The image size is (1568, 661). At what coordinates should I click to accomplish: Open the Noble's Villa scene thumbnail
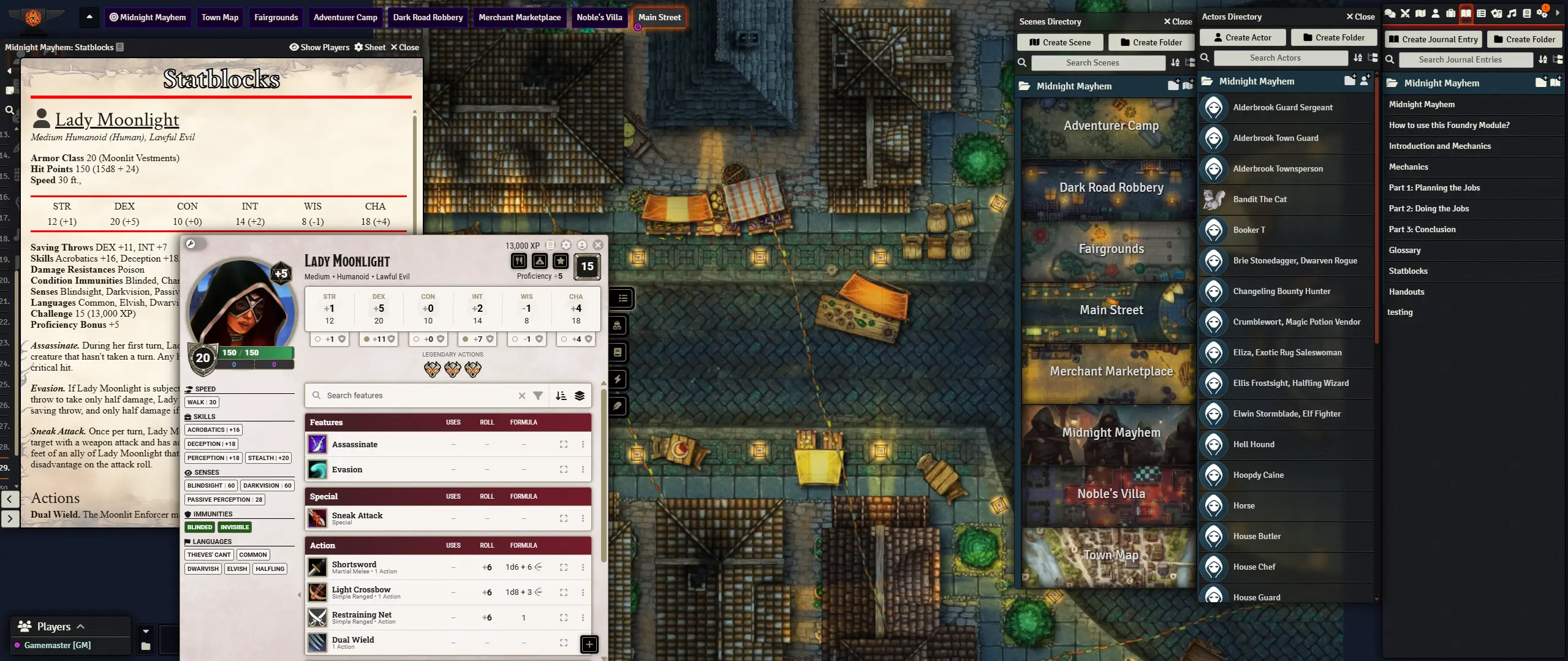click(x=1110, y=494)
